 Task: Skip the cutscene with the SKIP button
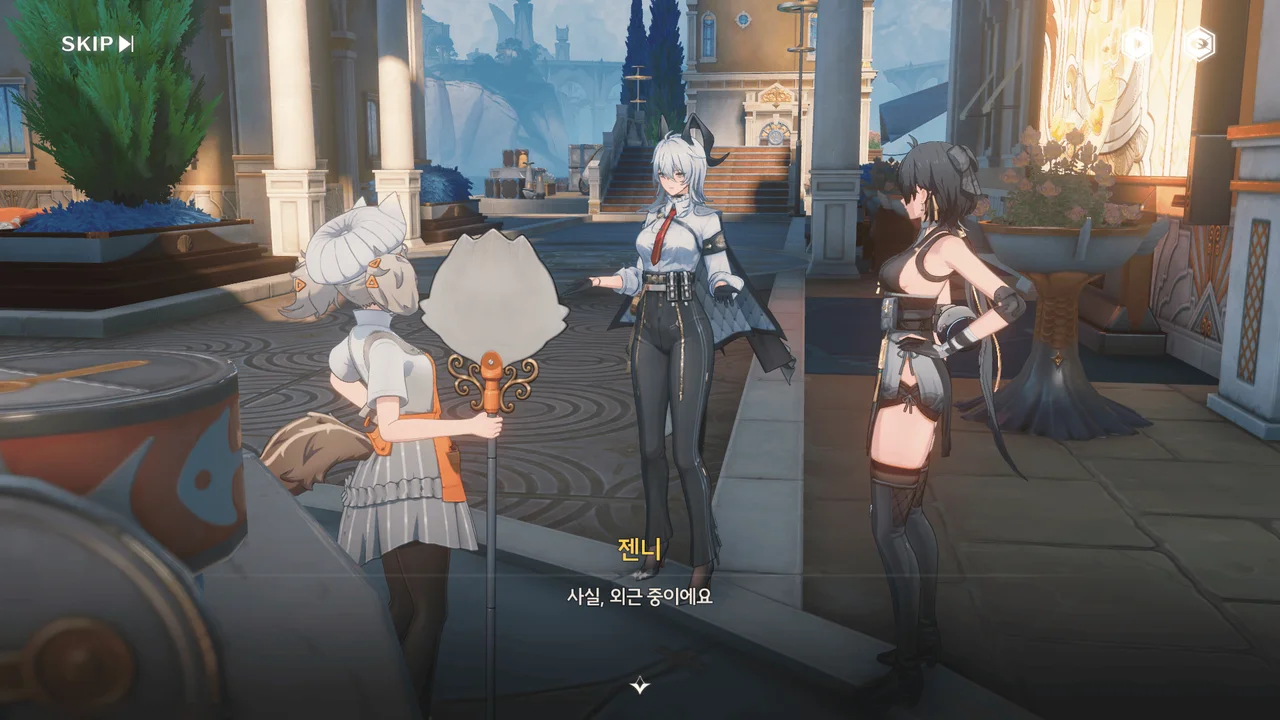pos(97,44)
